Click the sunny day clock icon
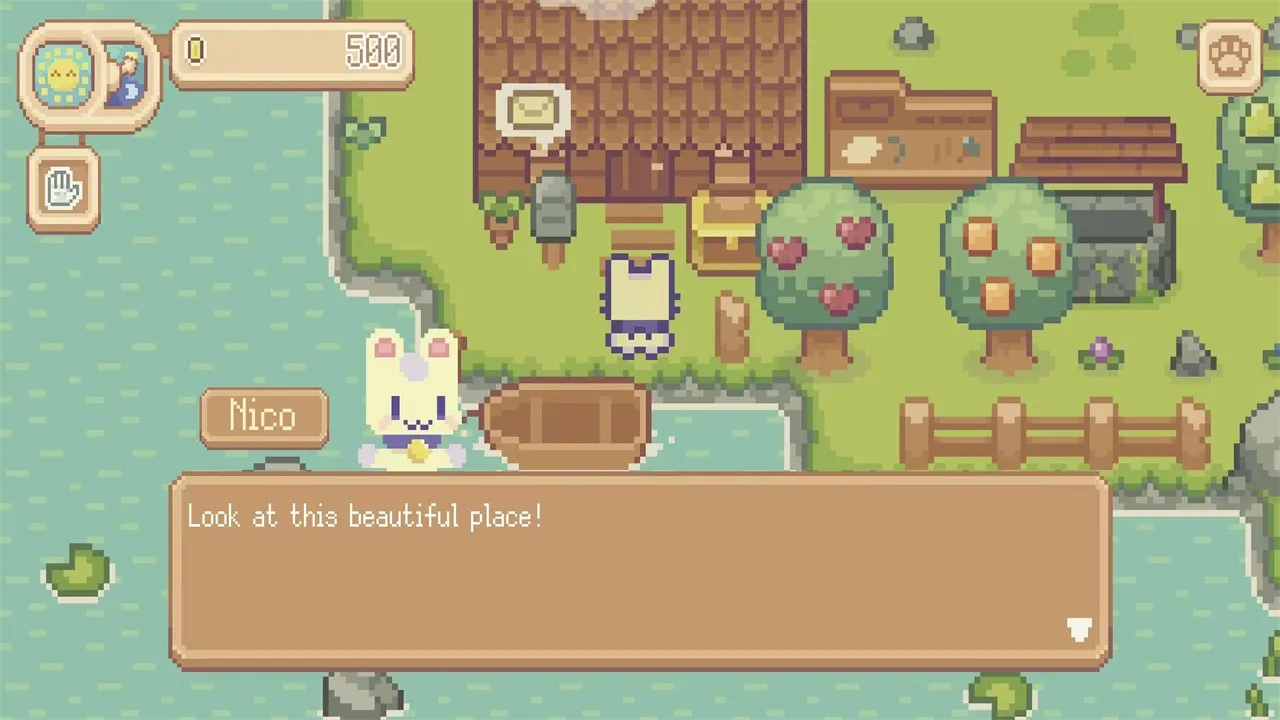1280x720 pixels. tap(62, 75)
